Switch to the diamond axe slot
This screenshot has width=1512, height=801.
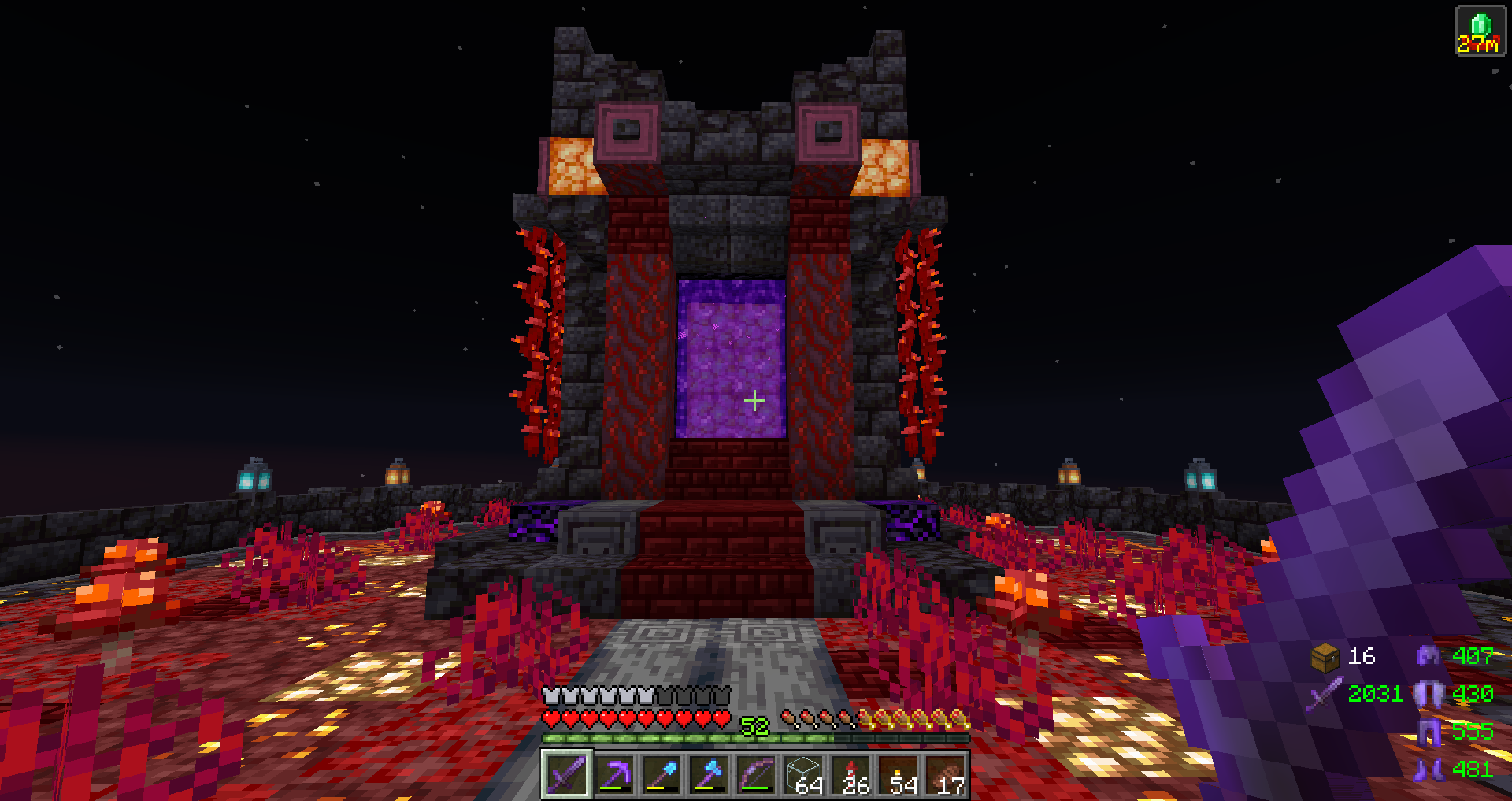(709, 775)
